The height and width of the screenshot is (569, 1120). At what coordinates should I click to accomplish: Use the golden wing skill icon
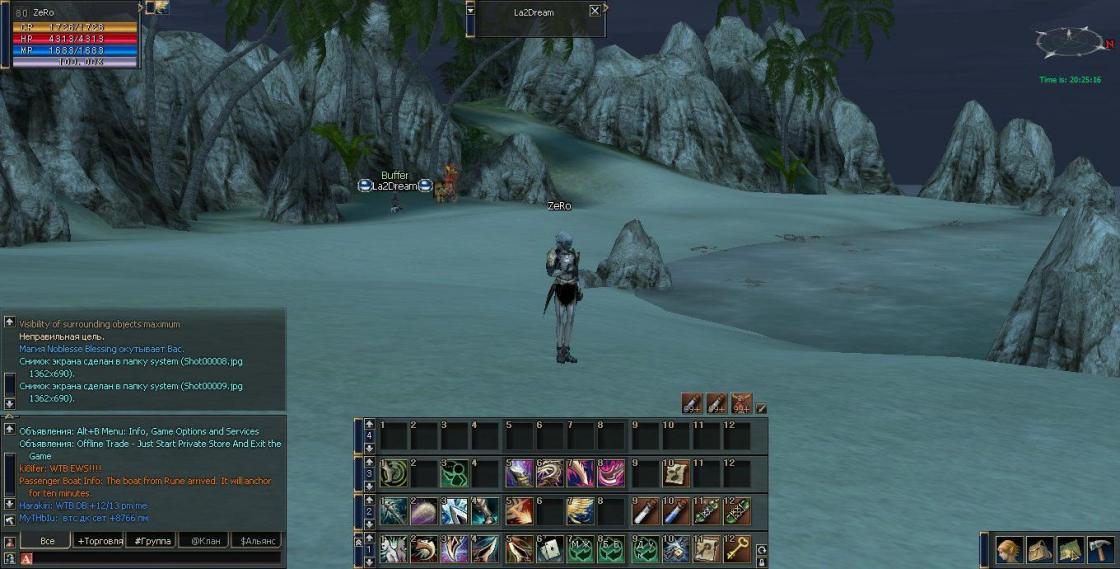(x=581, y=511)
